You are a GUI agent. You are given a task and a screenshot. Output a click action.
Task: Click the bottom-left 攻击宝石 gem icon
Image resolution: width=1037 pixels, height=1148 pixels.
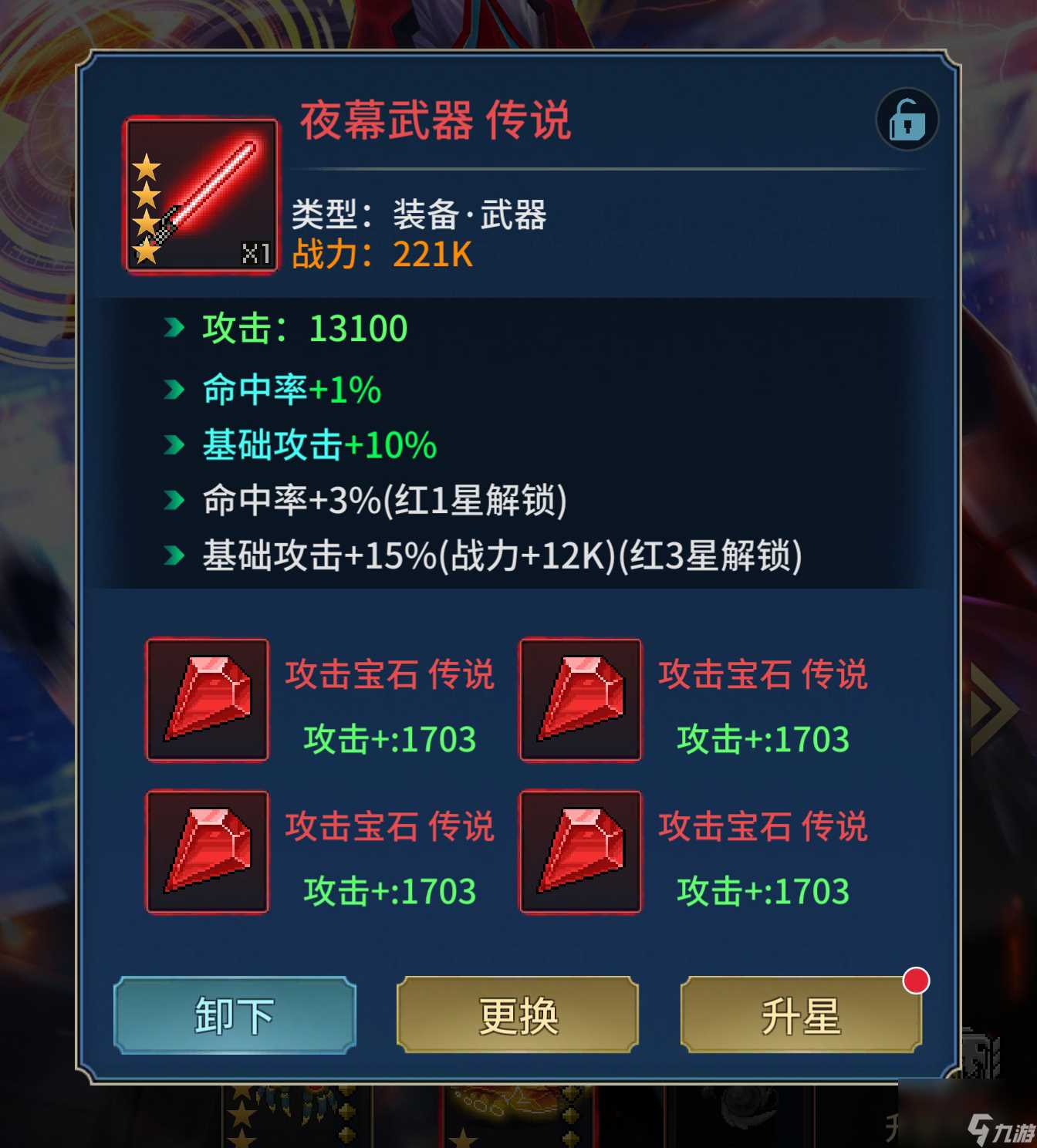pyautogui.click(x=207, y=853)
